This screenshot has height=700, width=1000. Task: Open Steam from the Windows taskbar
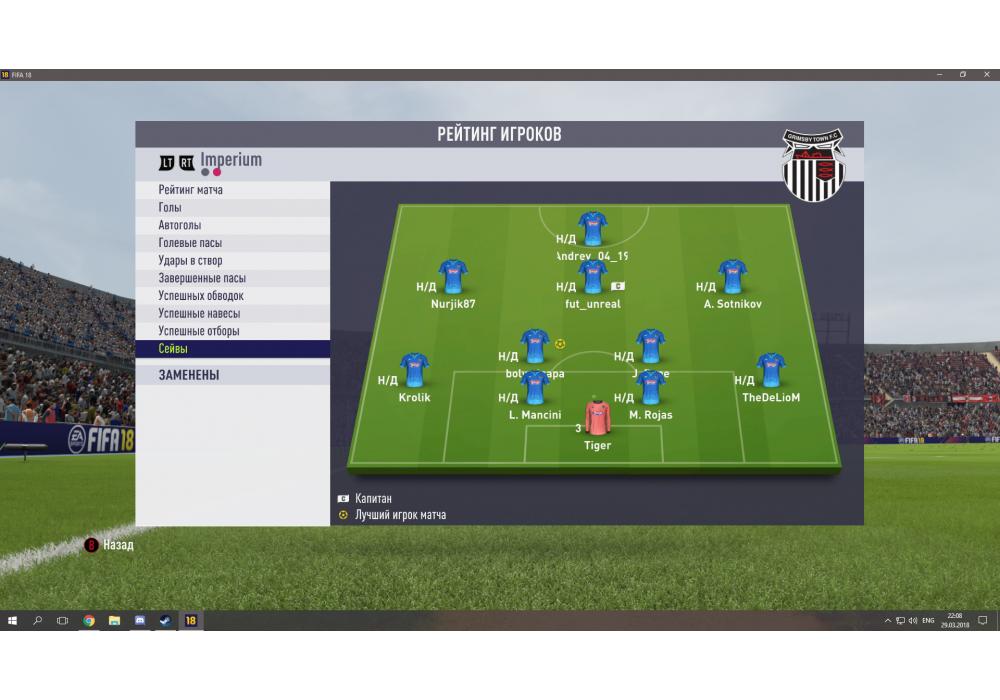(165, 621)
